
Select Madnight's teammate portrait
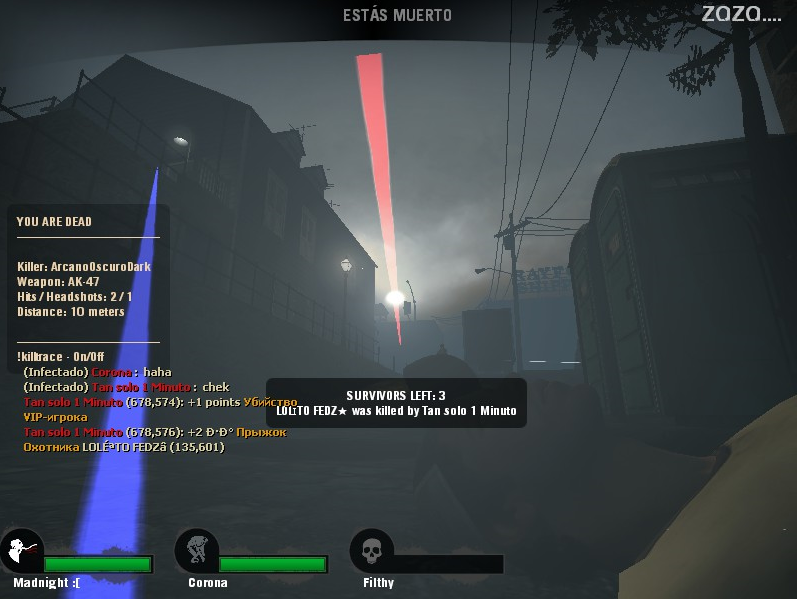pyautogui.click(x=21, y=551)
